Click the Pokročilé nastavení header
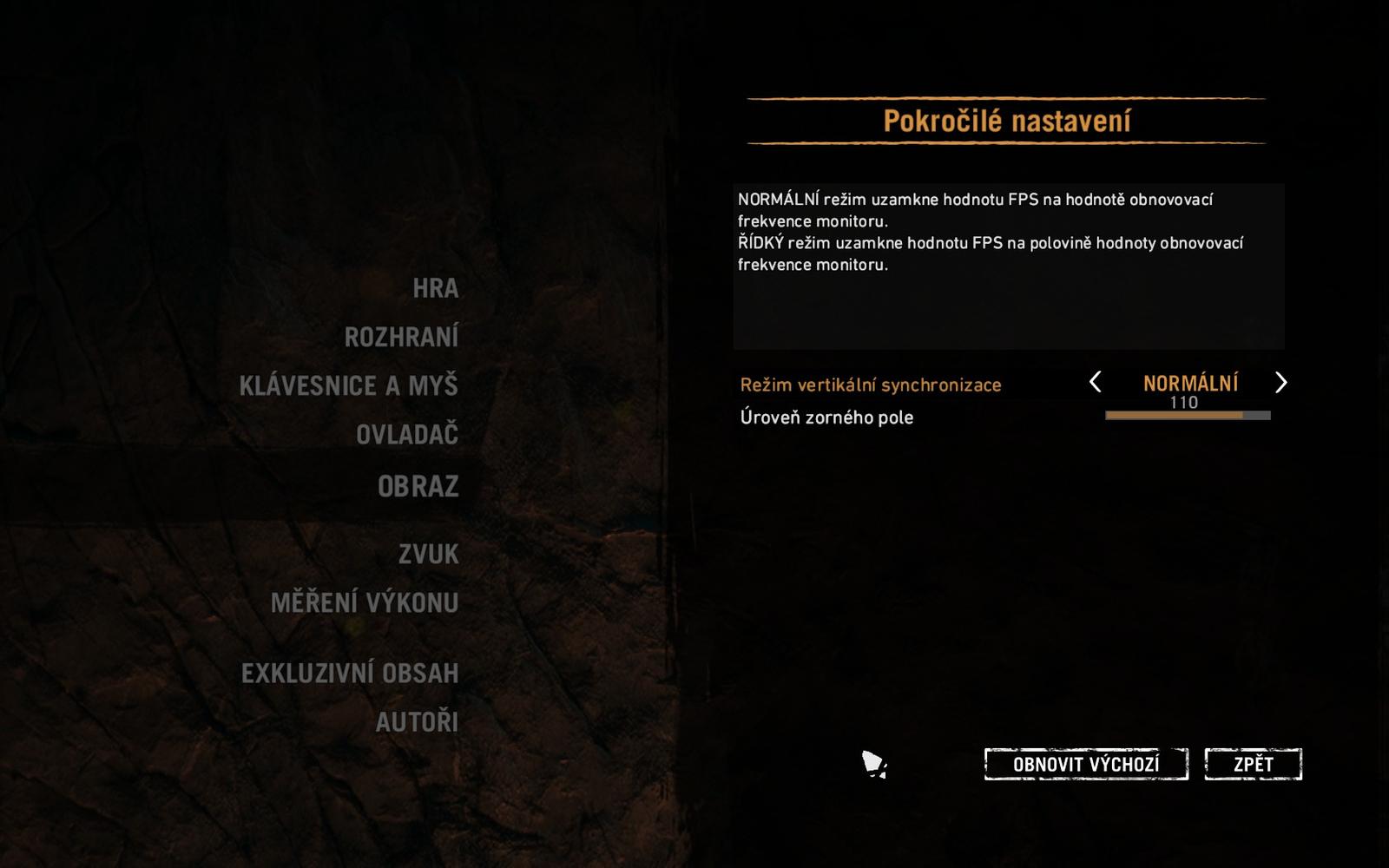The width and height of the screenshot is (1389, 868). [1007, 120]
